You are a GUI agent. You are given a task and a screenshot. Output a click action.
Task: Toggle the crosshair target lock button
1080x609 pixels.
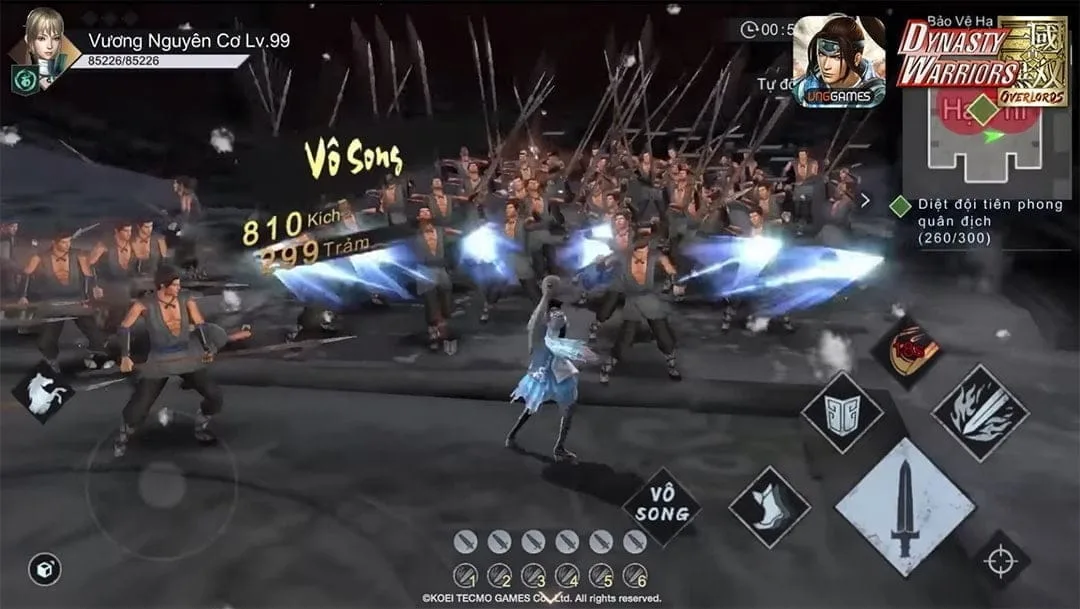tap(1001, 560)
